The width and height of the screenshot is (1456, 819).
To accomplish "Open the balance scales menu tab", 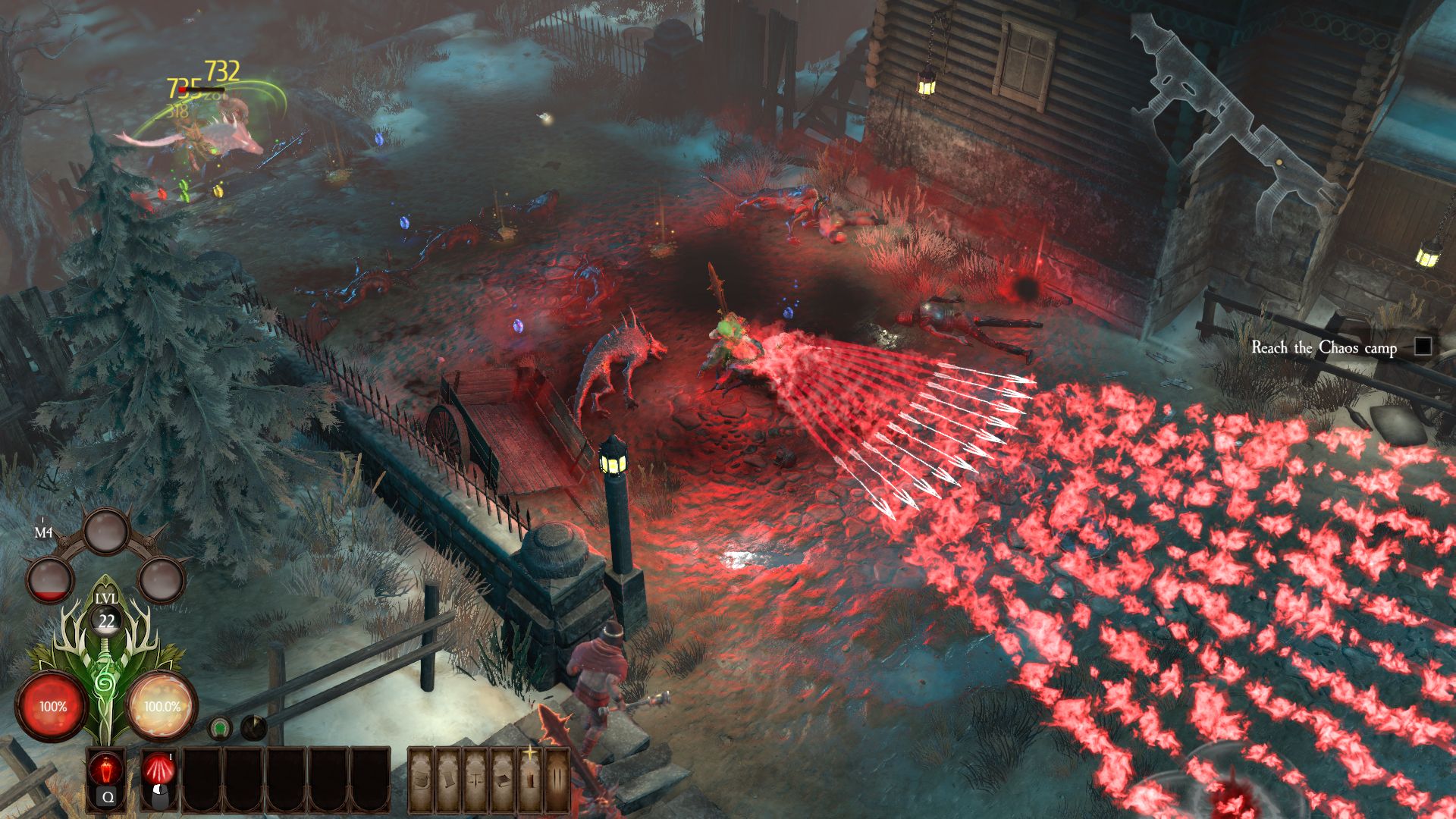I will 475,780.
